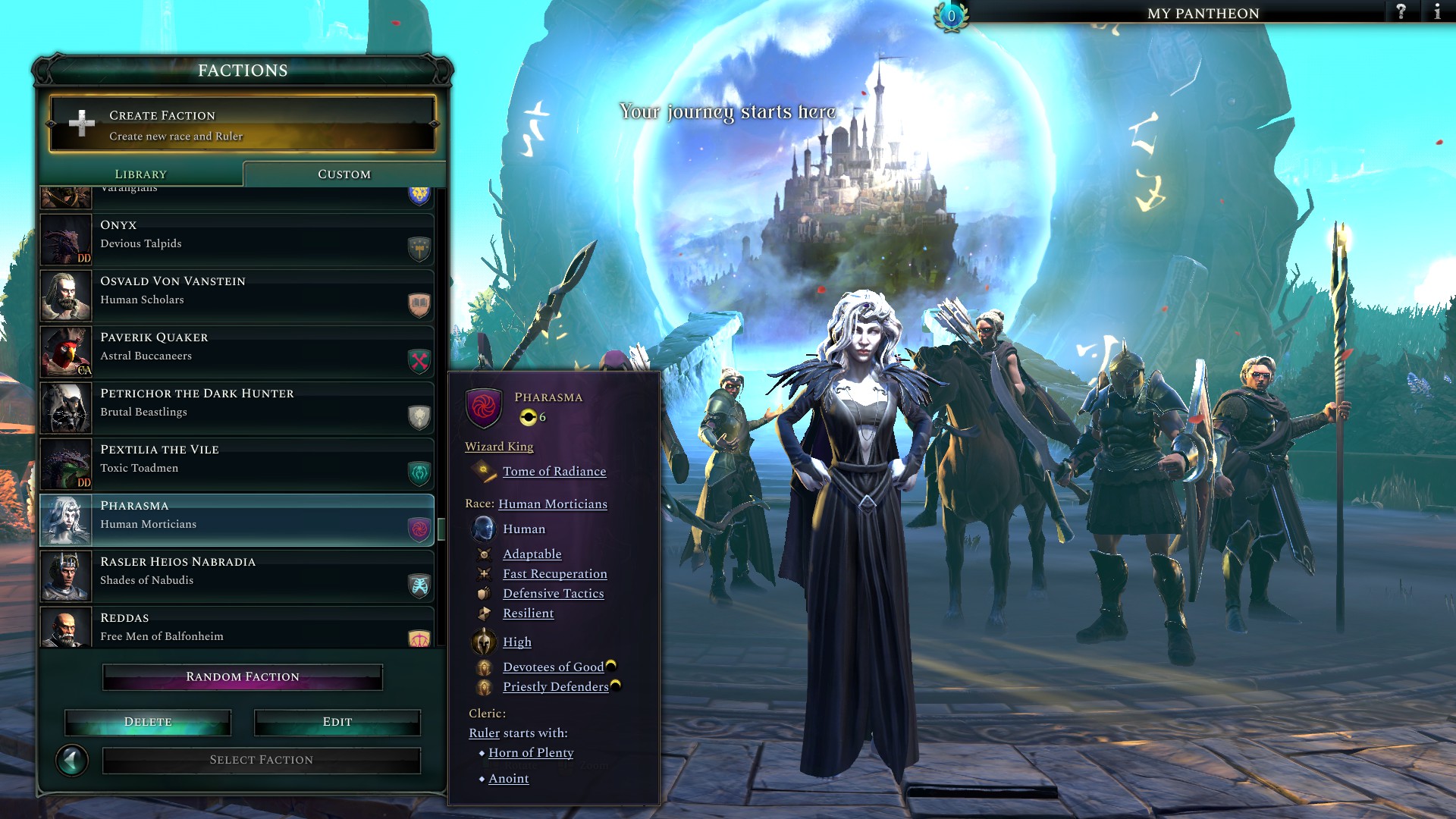
Task: Click the Delete faction button
Action: 149,721
